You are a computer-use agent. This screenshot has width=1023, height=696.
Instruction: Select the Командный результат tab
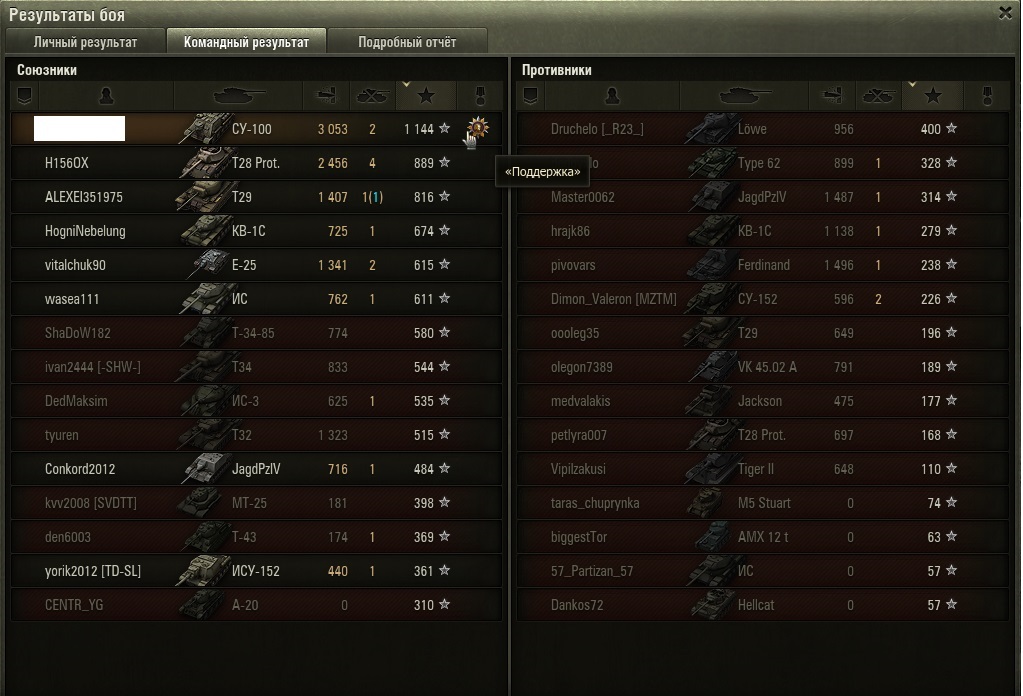point(246,42)
